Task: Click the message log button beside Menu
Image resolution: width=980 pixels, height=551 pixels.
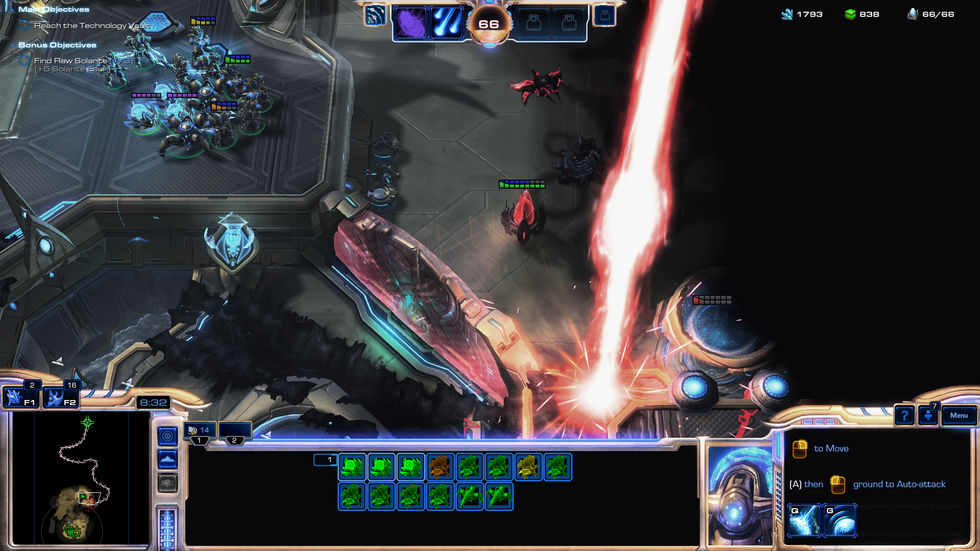Action: click(929, 414)
